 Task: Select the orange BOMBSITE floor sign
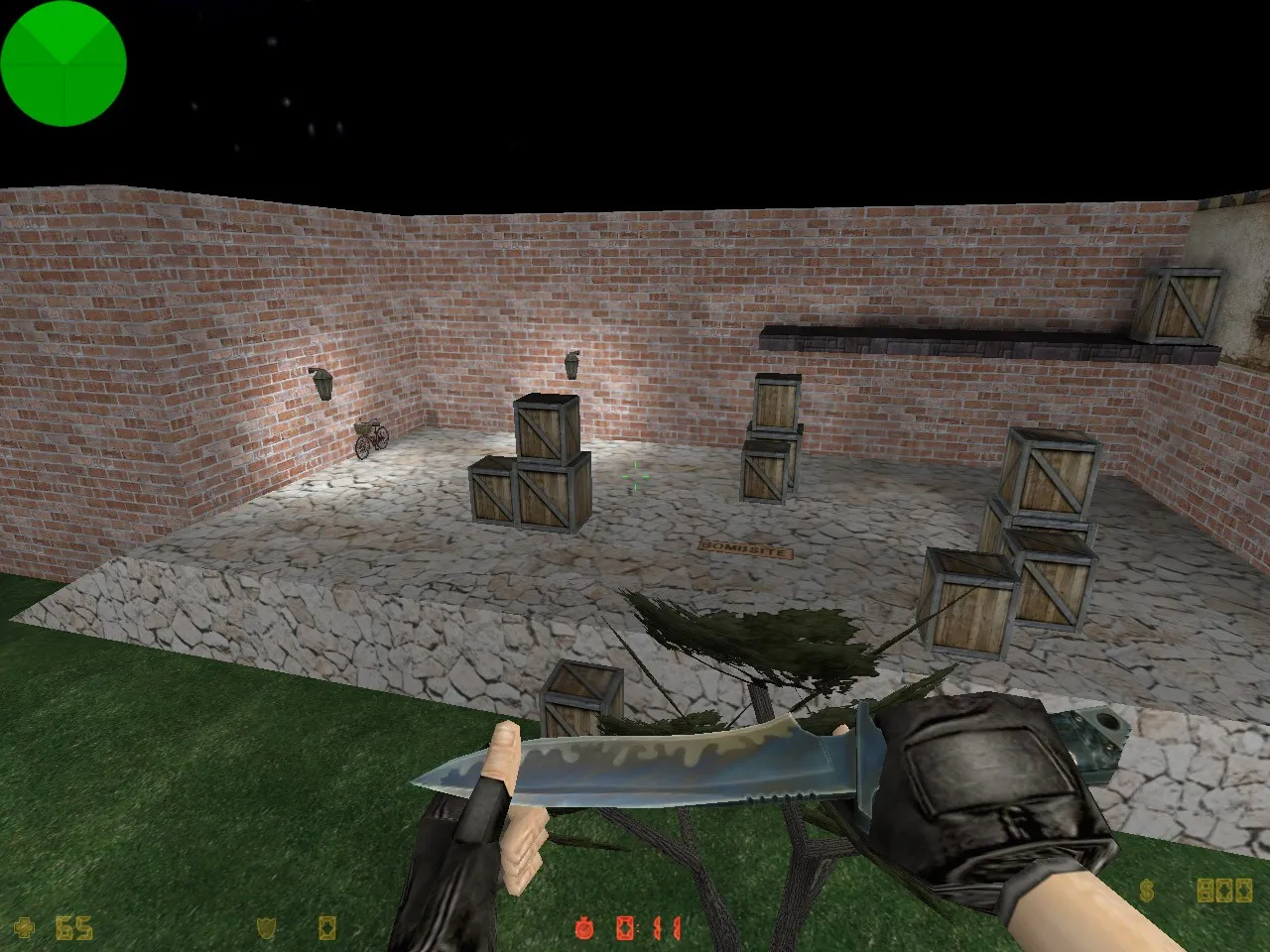746,547
